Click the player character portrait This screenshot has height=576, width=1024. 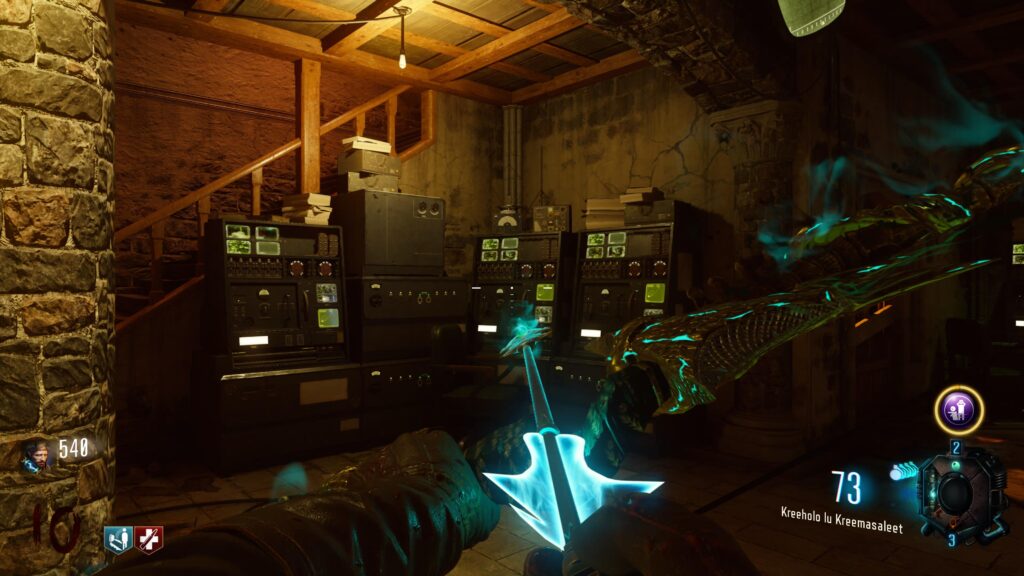tap(38, 455)
